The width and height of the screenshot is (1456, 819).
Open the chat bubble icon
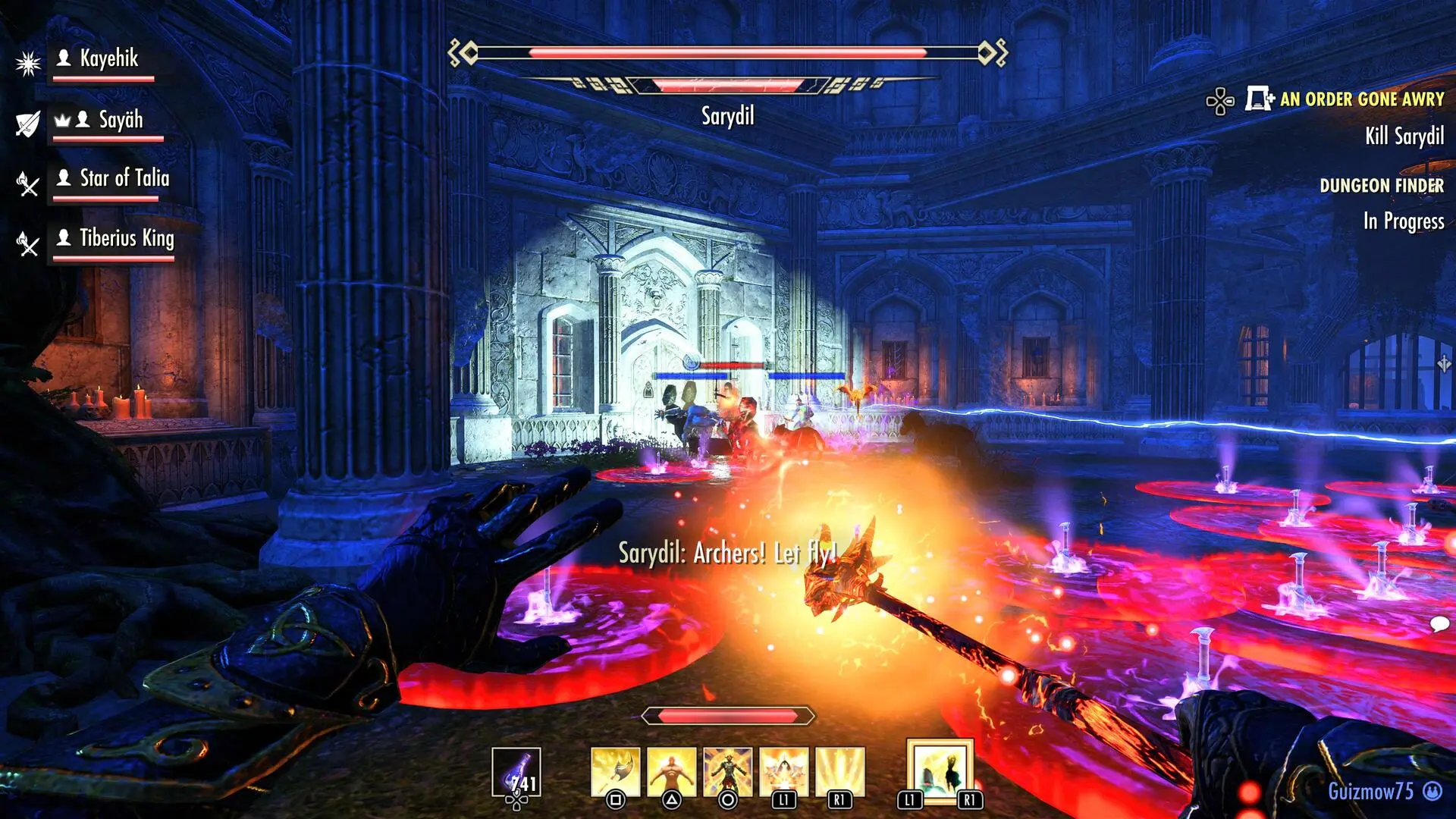[1439, 624]
